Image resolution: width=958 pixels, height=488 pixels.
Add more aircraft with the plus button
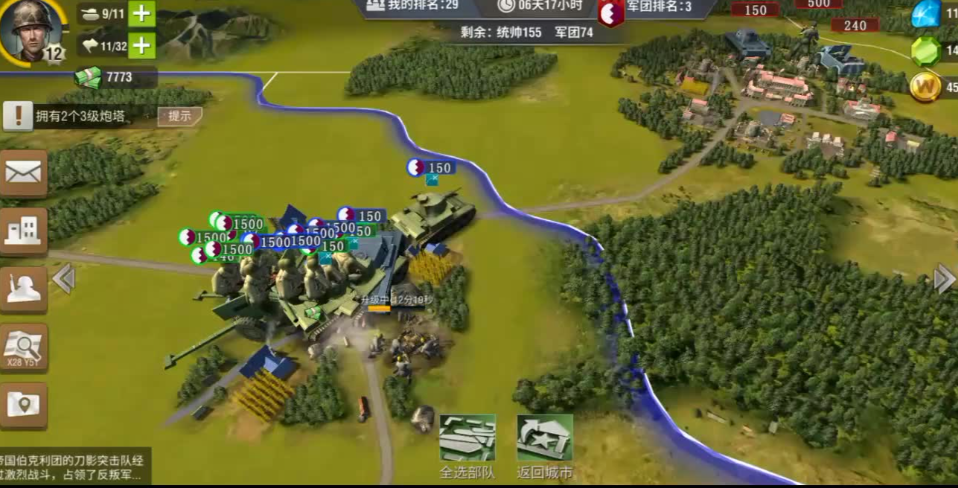coord(142,45)
